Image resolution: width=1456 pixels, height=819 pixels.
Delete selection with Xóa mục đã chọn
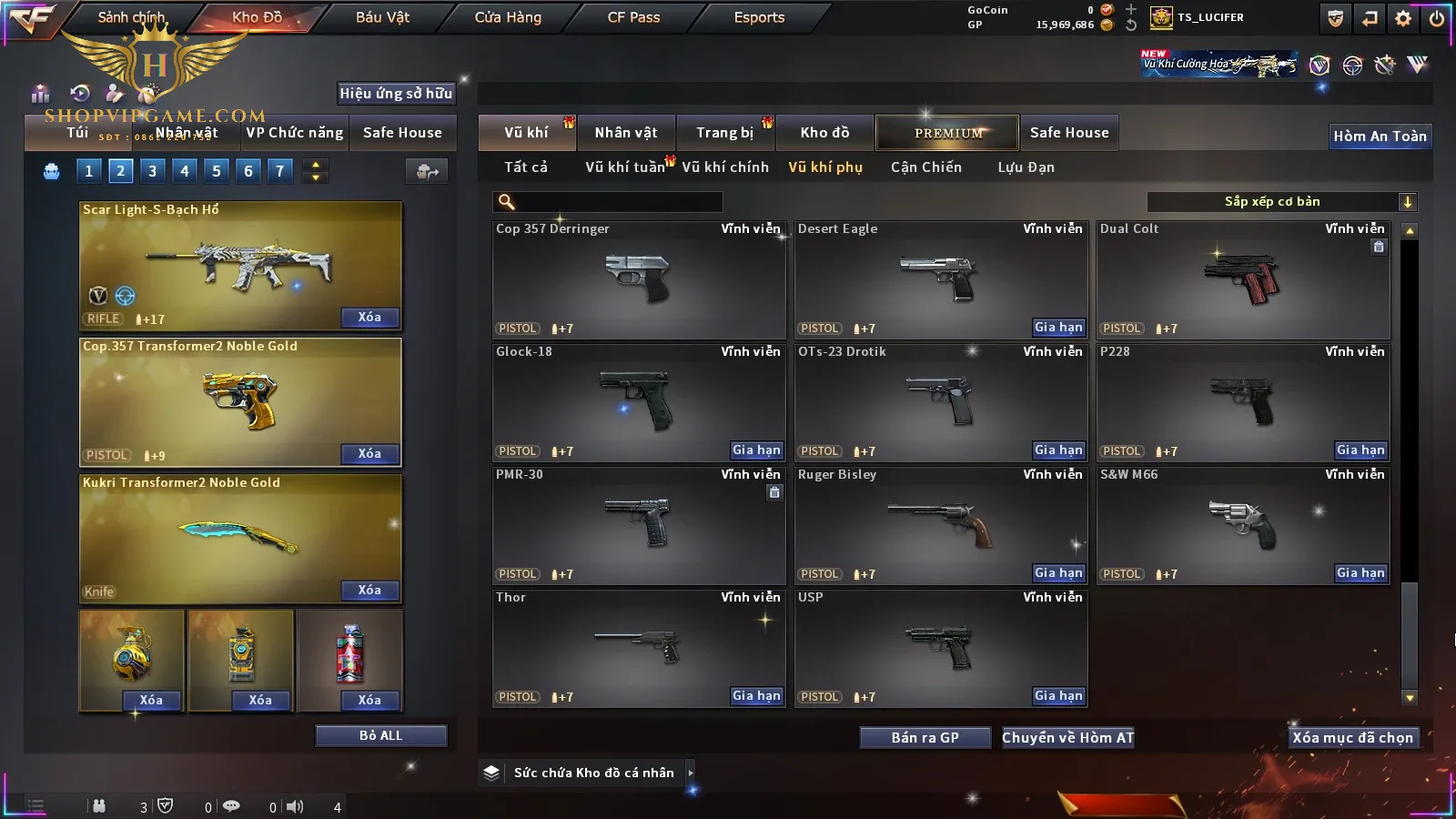pos(1352,738)
